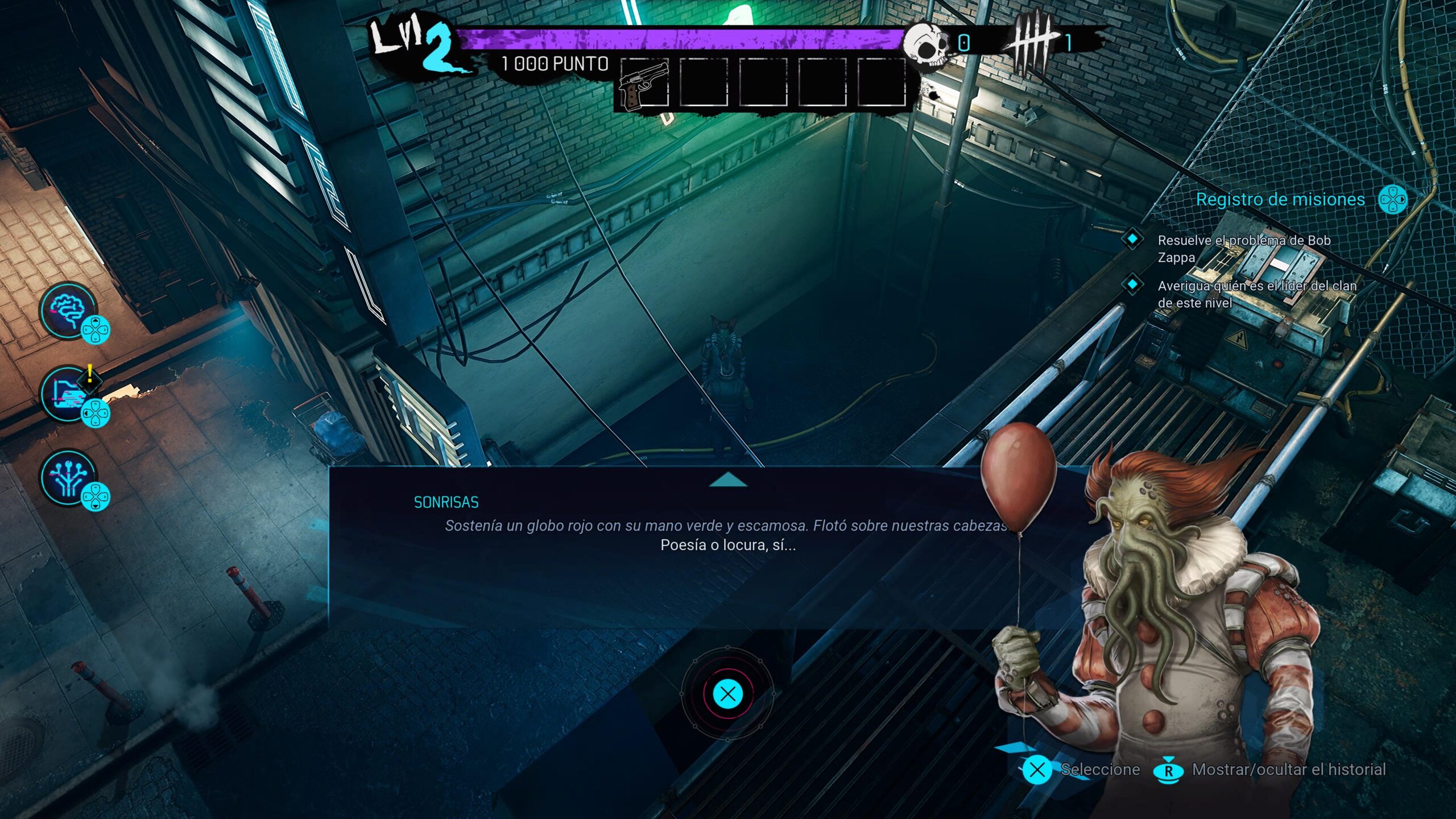Click 'Mostrar/ocultar el historial' option
The image size is (1456, 819).
tap(1288, 770)
